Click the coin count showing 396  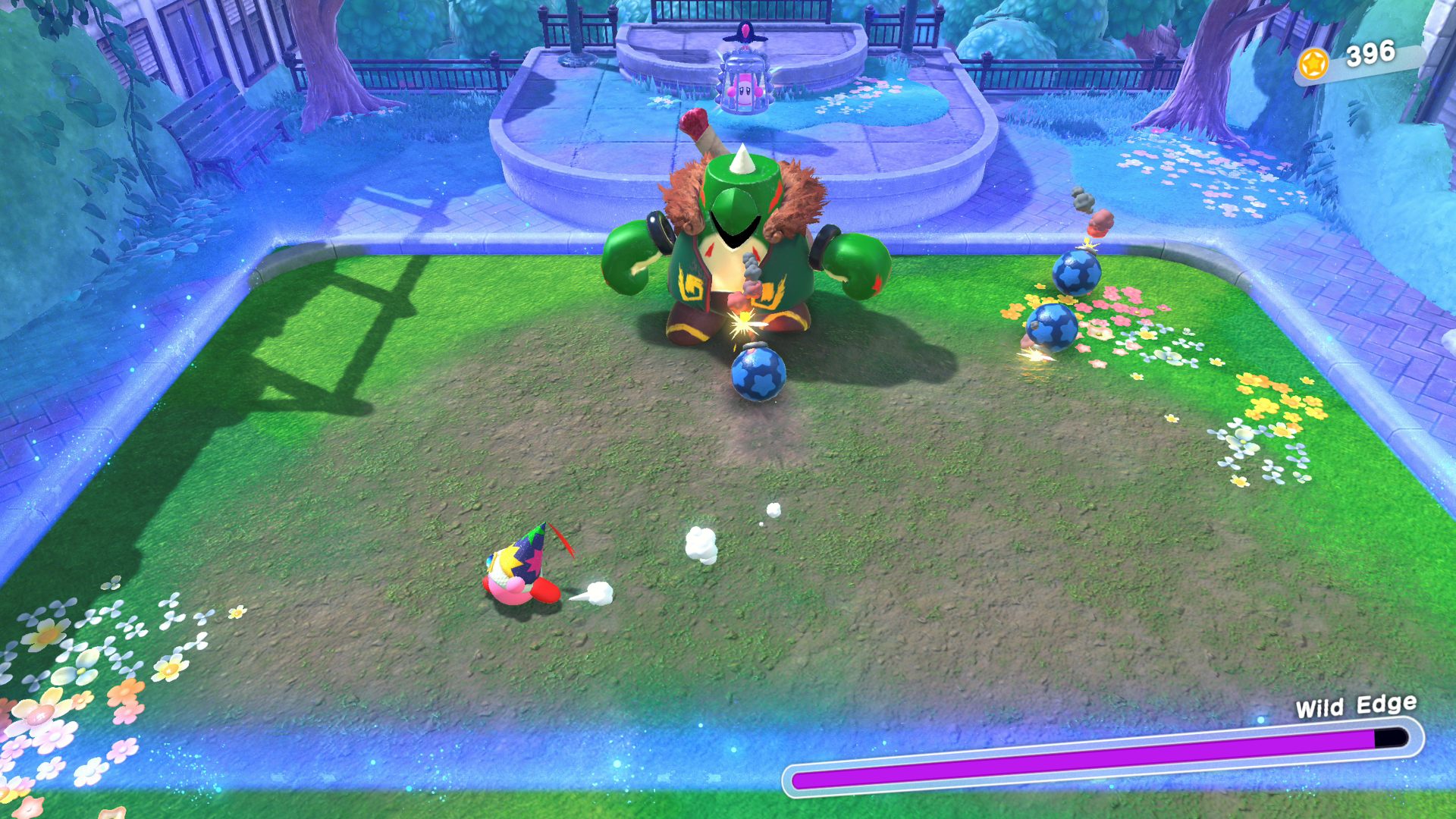pyautogui.click(x=1372, y=52)
